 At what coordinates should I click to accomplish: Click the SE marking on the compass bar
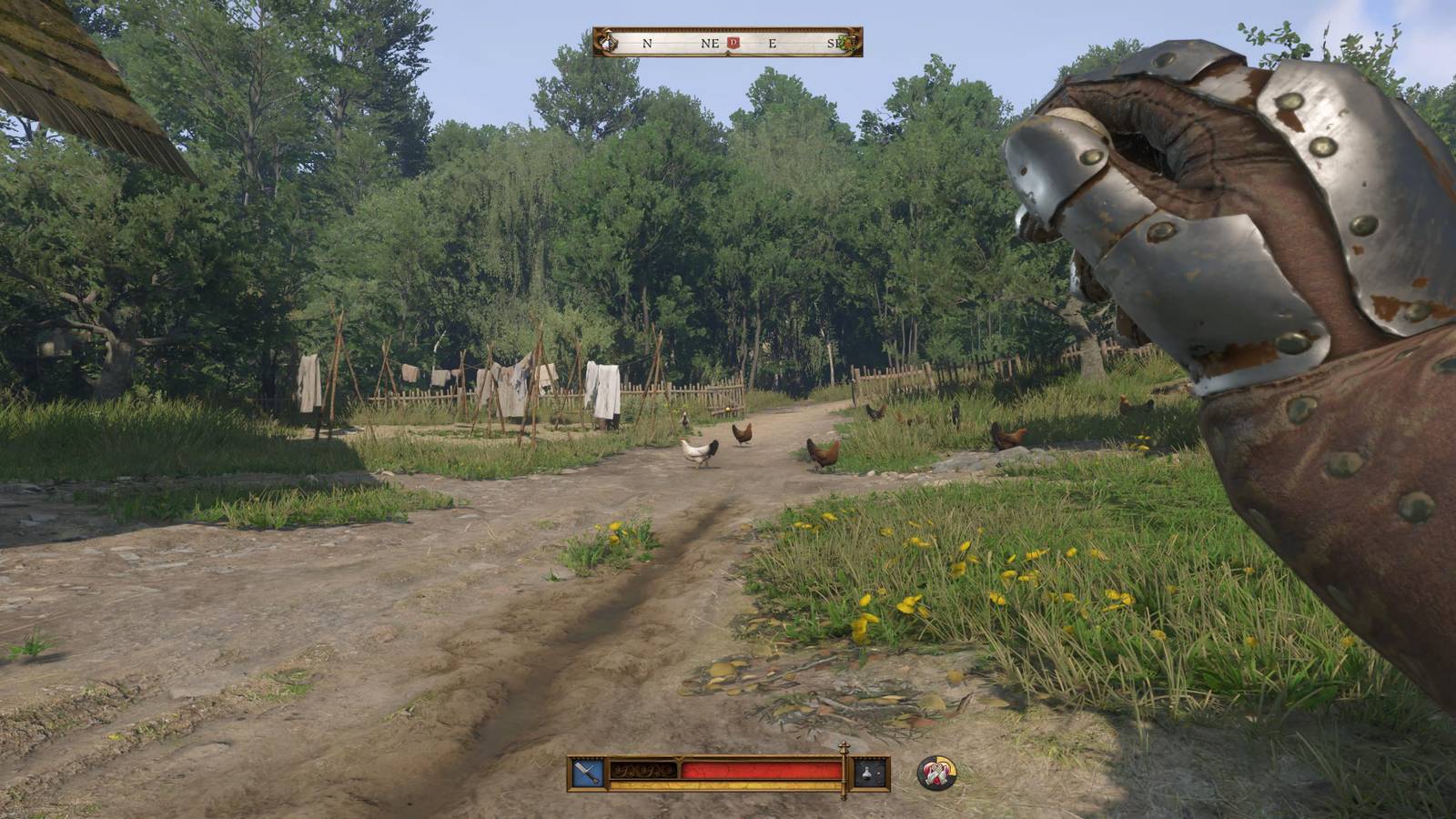(x=835, y=43)
